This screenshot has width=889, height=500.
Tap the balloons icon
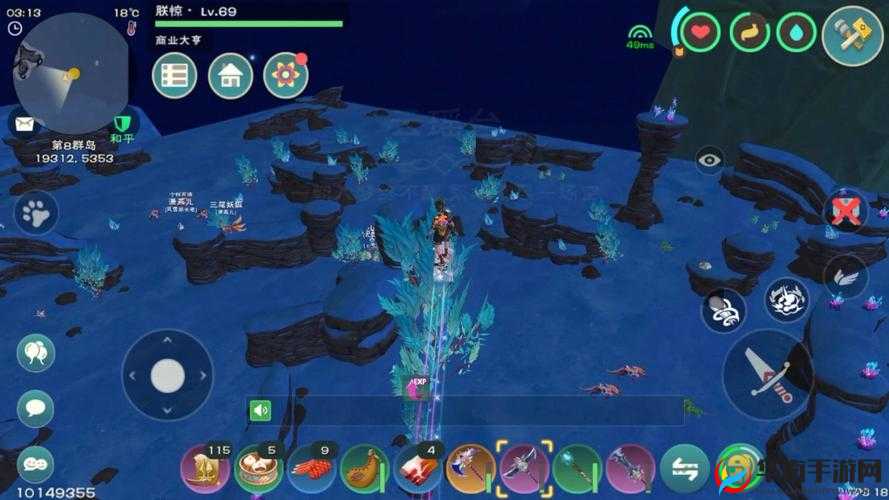tap(36, 353)
